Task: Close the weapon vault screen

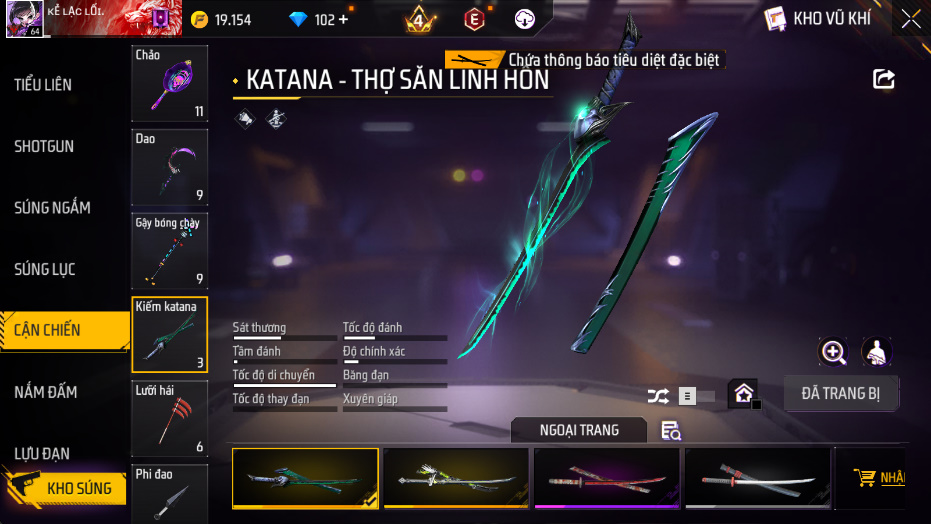Action: point(910,18)
